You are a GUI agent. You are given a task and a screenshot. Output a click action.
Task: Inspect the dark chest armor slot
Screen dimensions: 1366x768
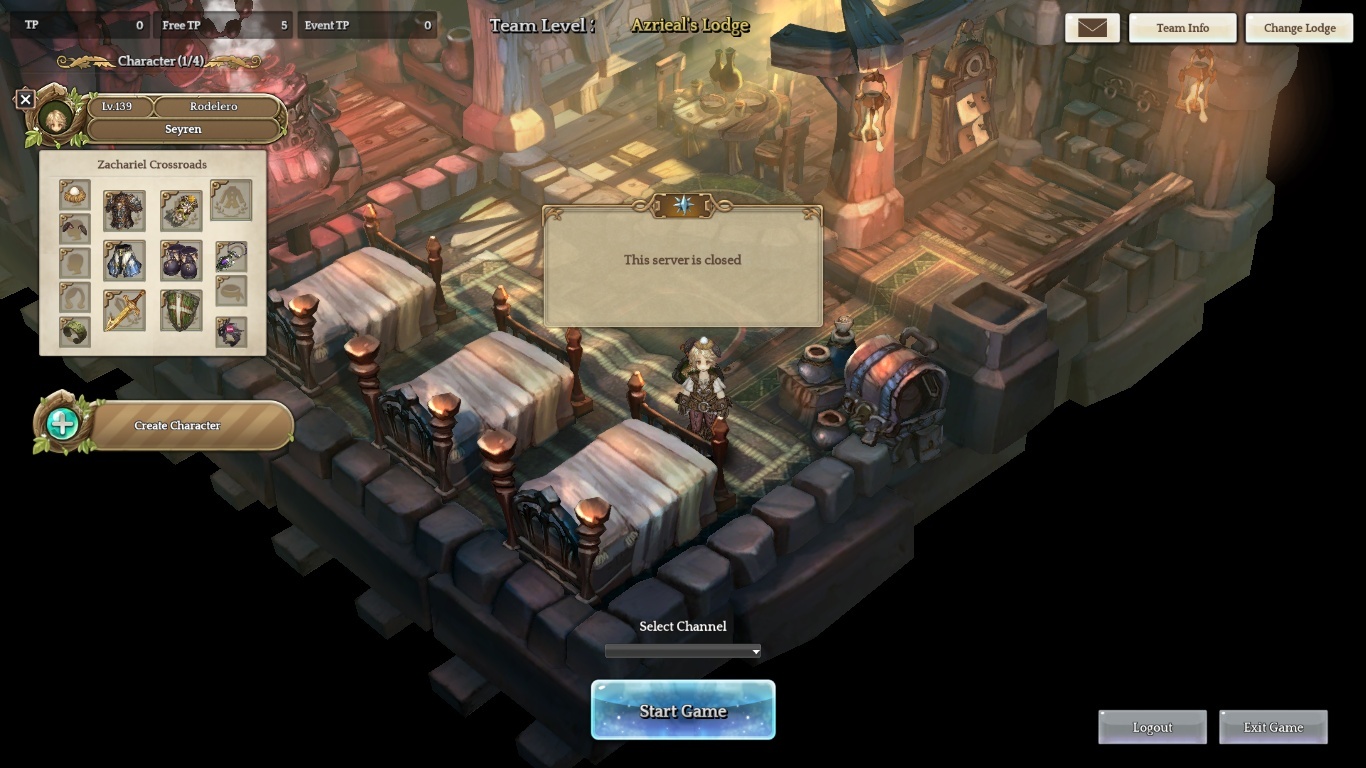click(124, 211)
